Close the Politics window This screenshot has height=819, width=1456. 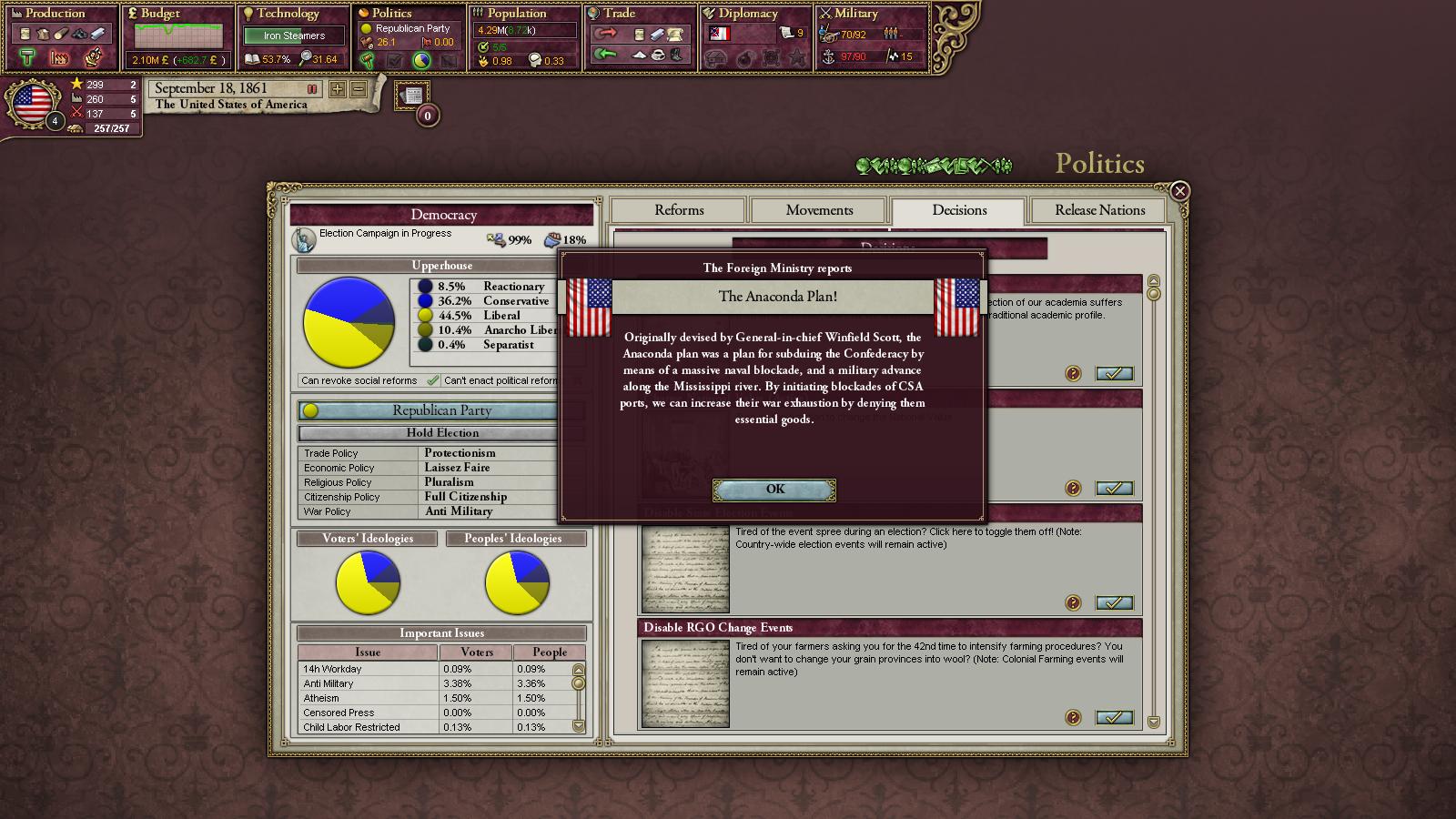(1179, 191)
